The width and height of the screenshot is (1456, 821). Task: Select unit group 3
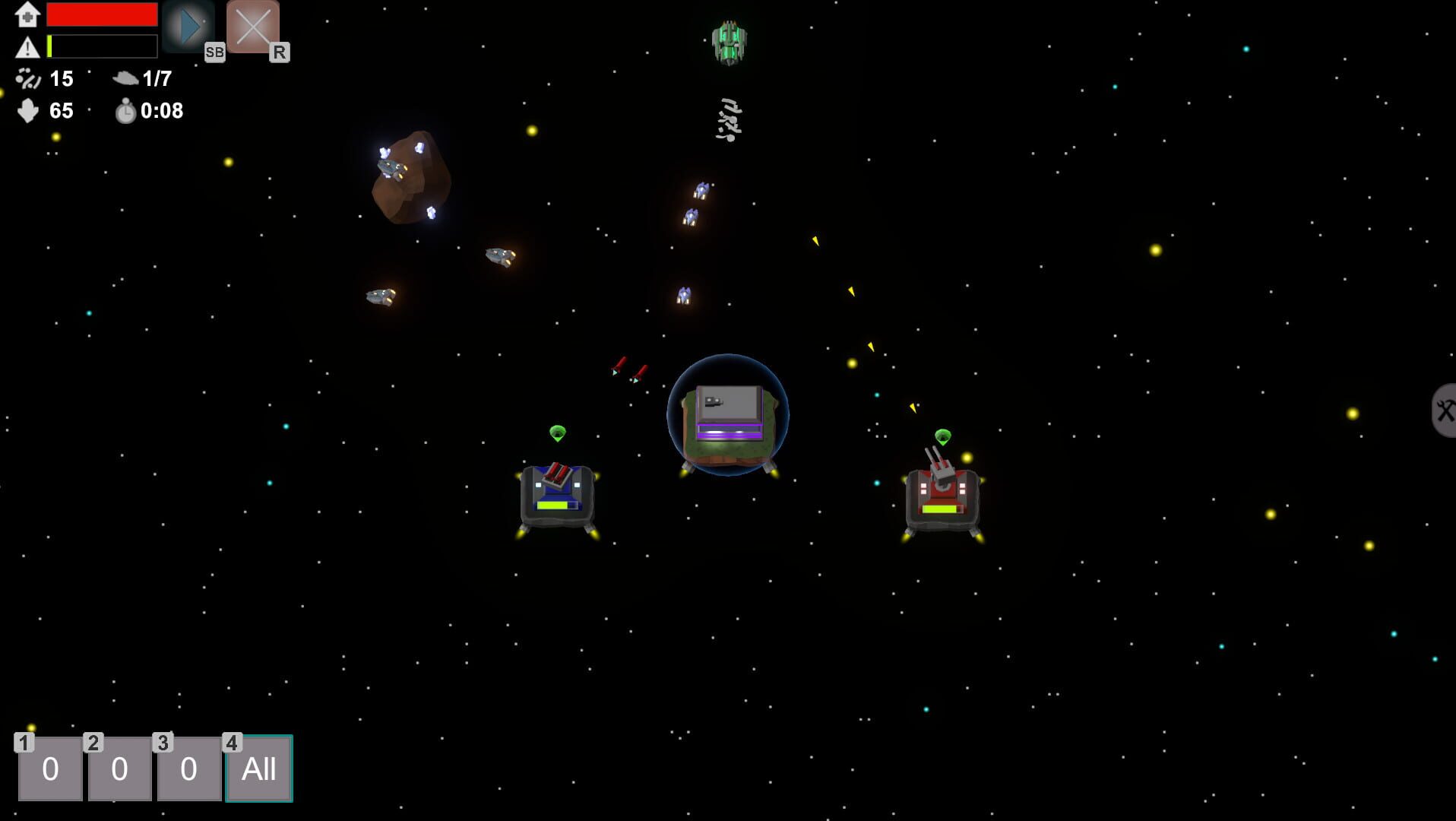188,769
